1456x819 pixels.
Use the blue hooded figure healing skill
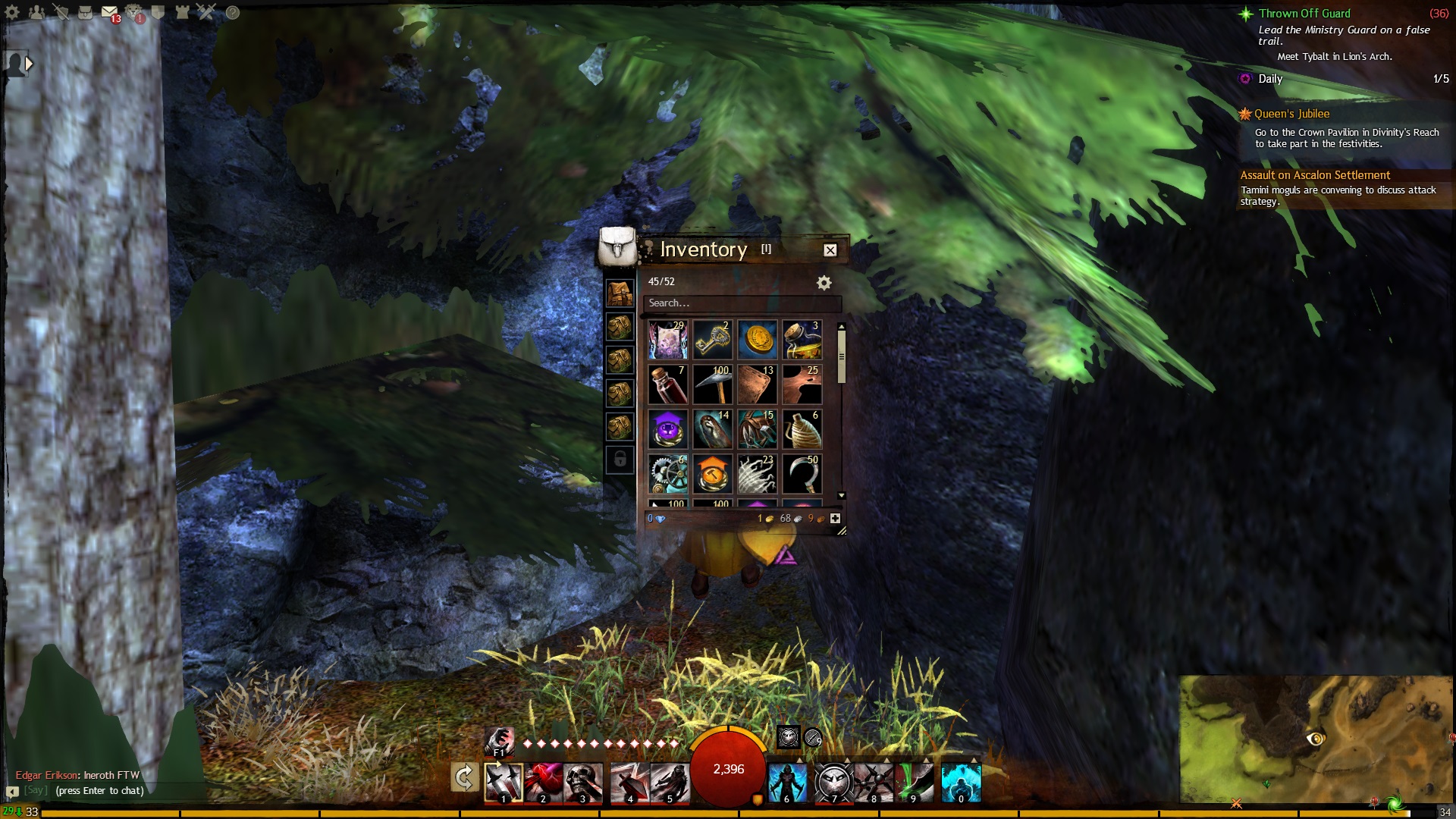[786, 783]
